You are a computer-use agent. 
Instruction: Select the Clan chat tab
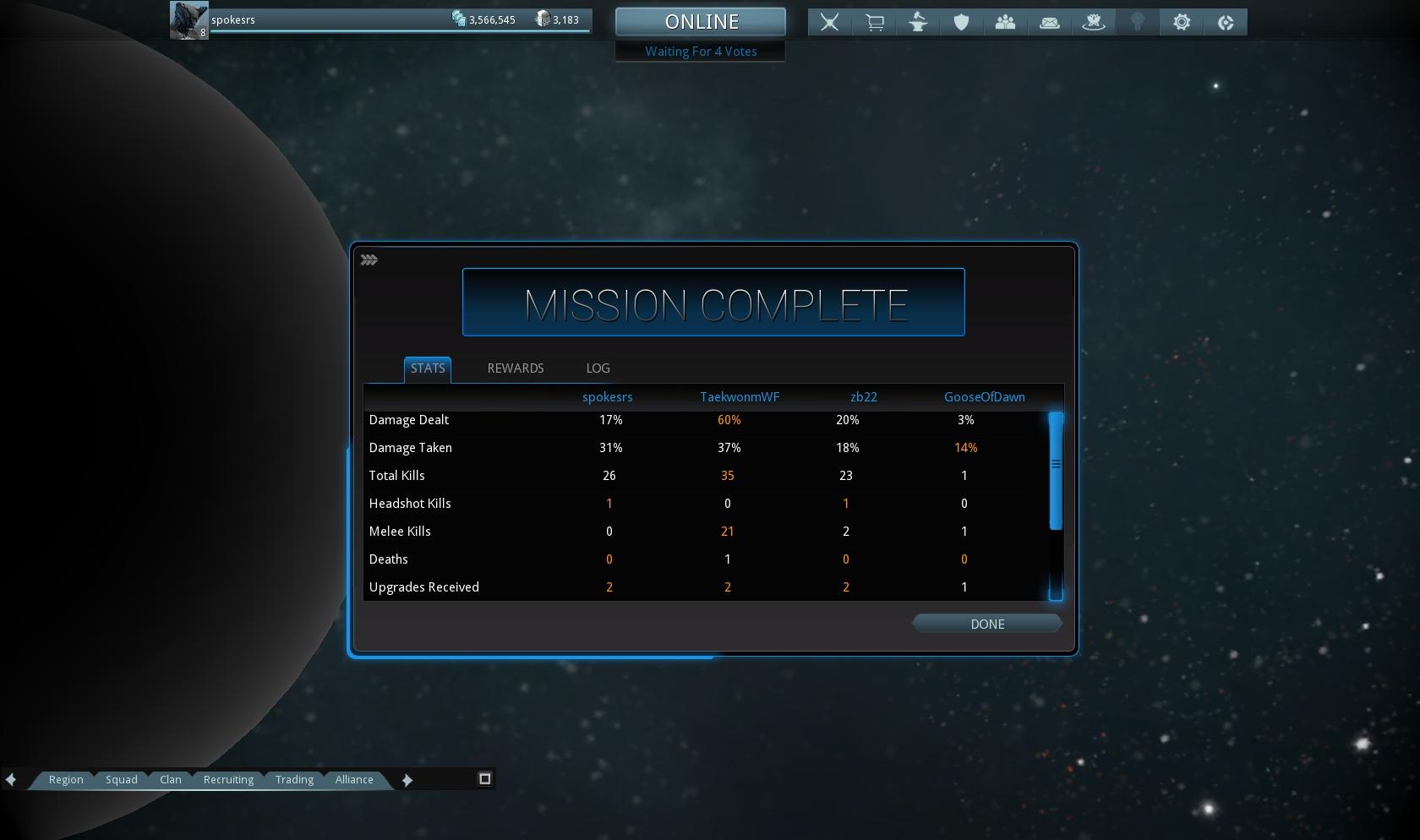(171, 779)
